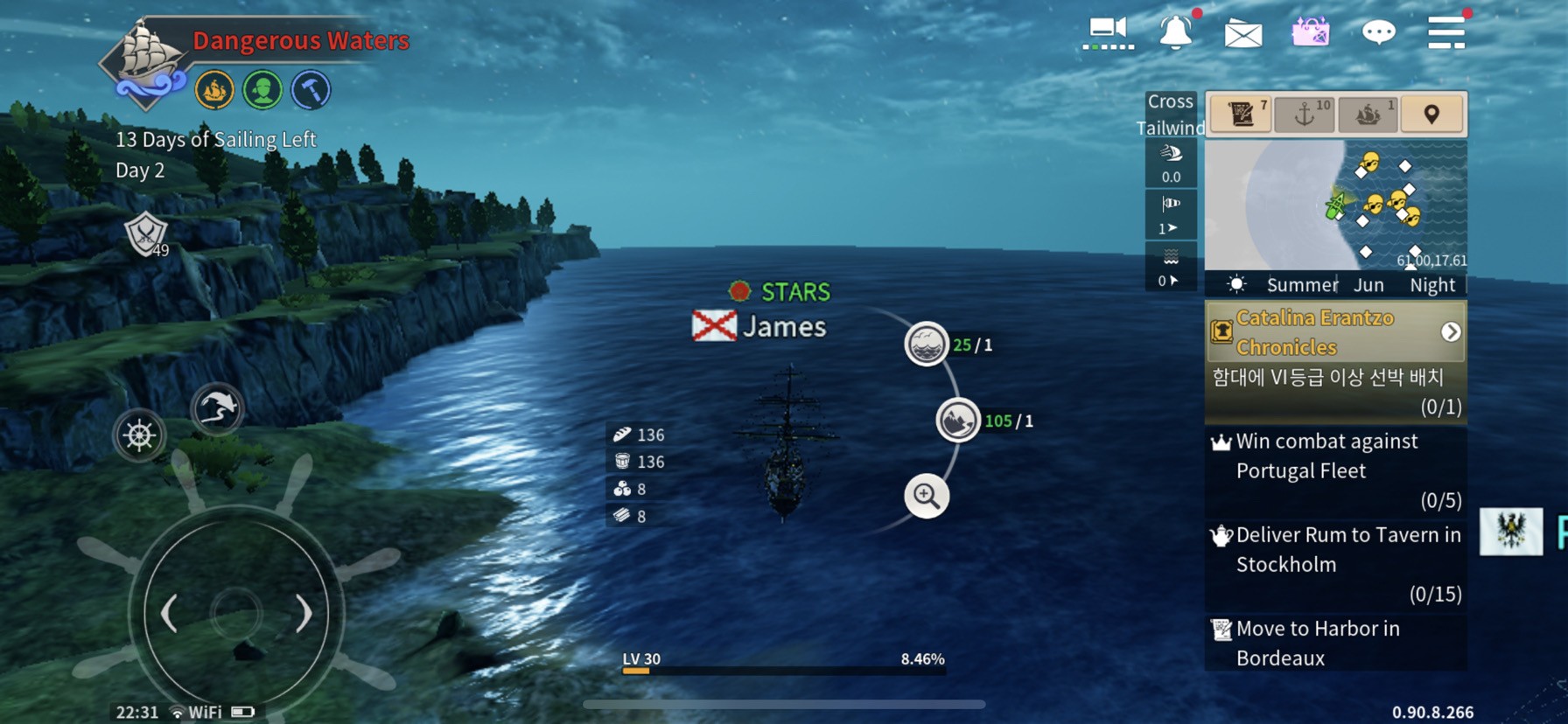
Task: Expand the Catalina Erantzo Chronicles quest
Action: click(1451, 332)
